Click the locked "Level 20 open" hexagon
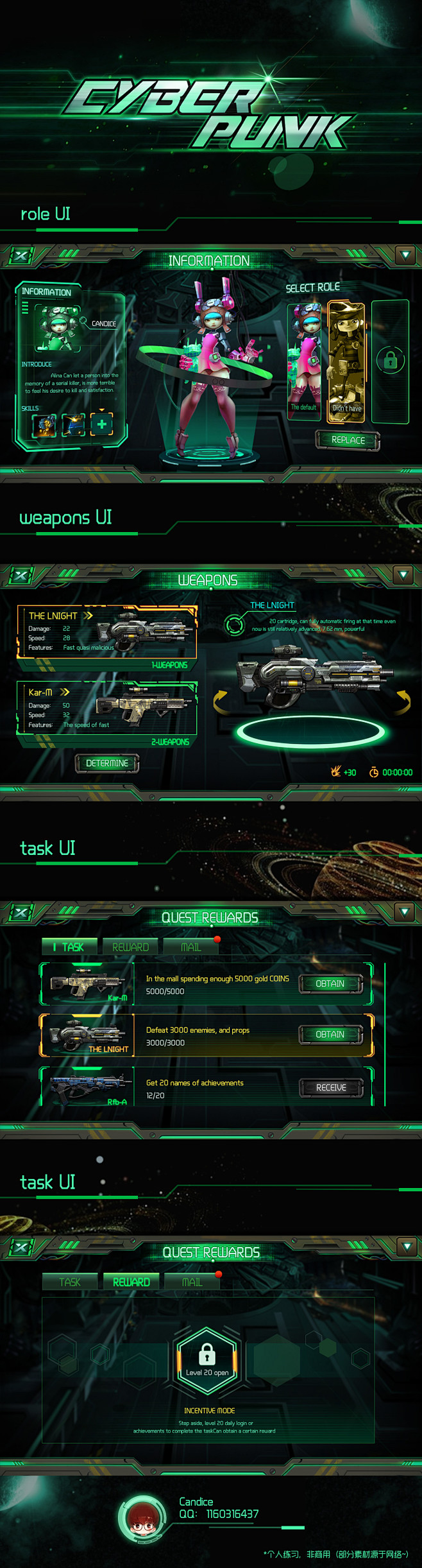The width and height of the screenshot is (422, 1568). [207, 1359]
